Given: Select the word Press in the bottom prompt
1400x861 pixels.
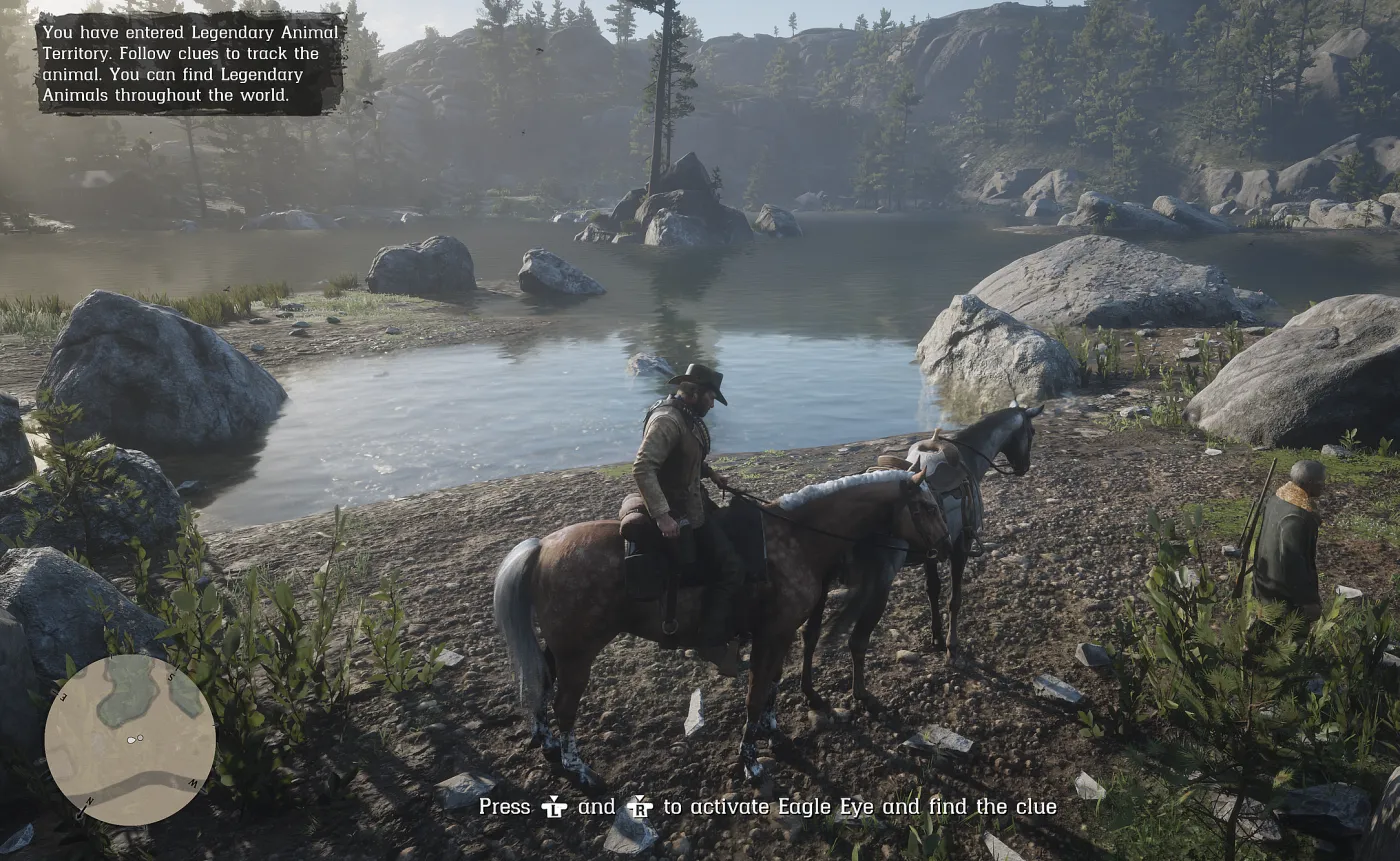Looking at the screenshot, I should (x=504, y=807).
